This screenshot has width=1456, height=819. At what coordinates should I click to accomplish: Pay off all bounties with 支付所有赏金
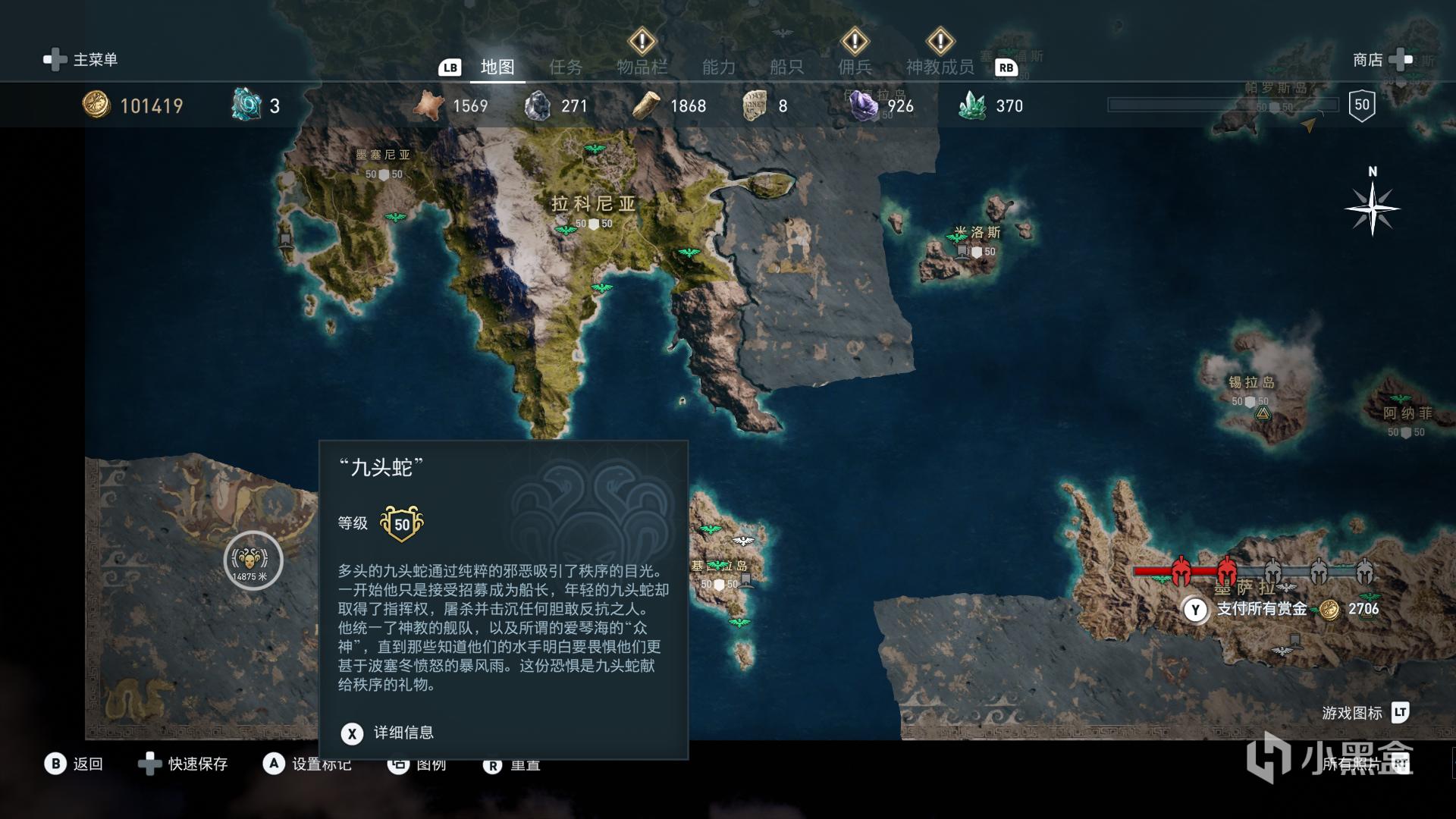click(x=1261, y=609)
